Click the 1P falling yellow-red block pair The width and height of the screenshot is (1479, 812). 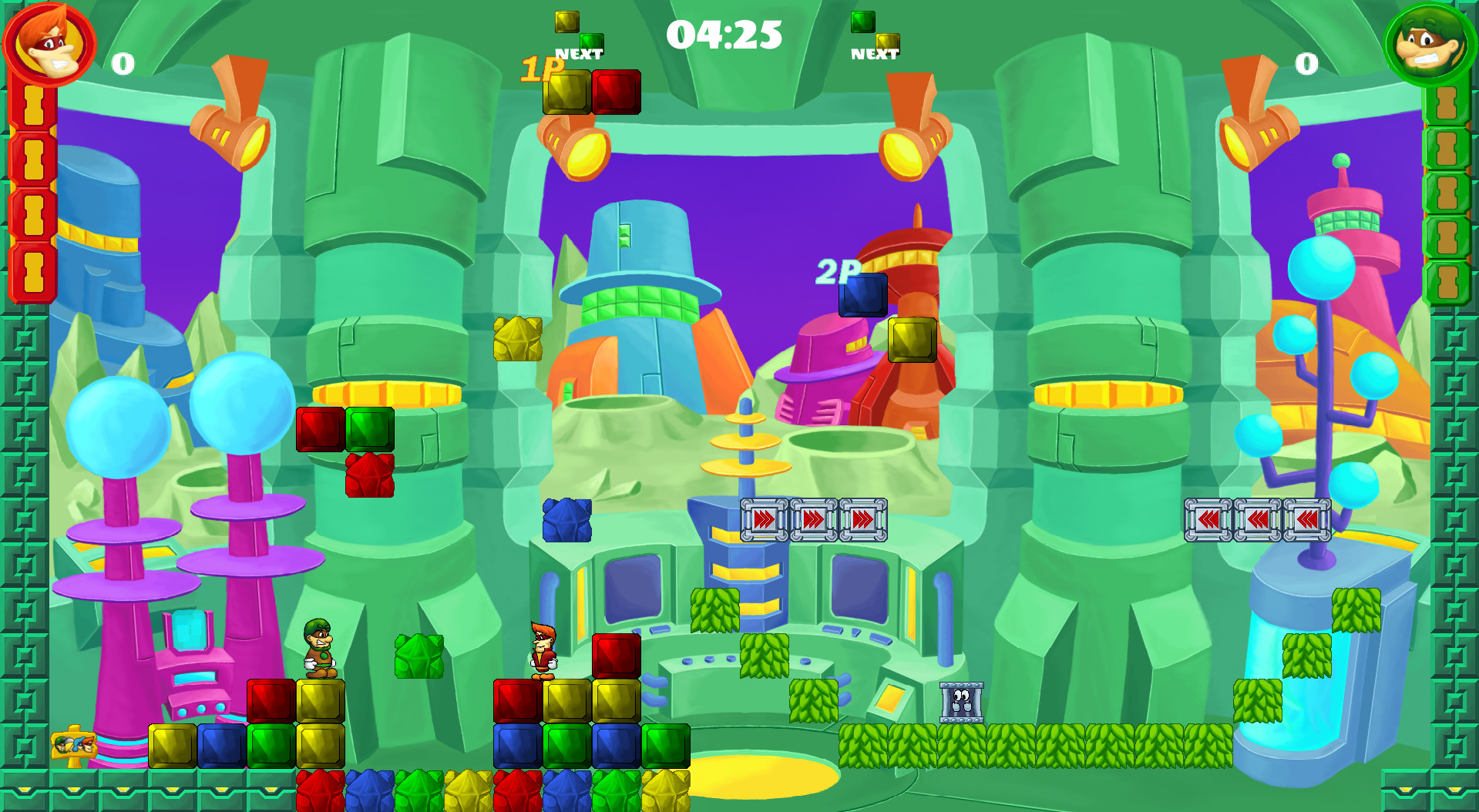pyautogui.click(x=593, y=92)
